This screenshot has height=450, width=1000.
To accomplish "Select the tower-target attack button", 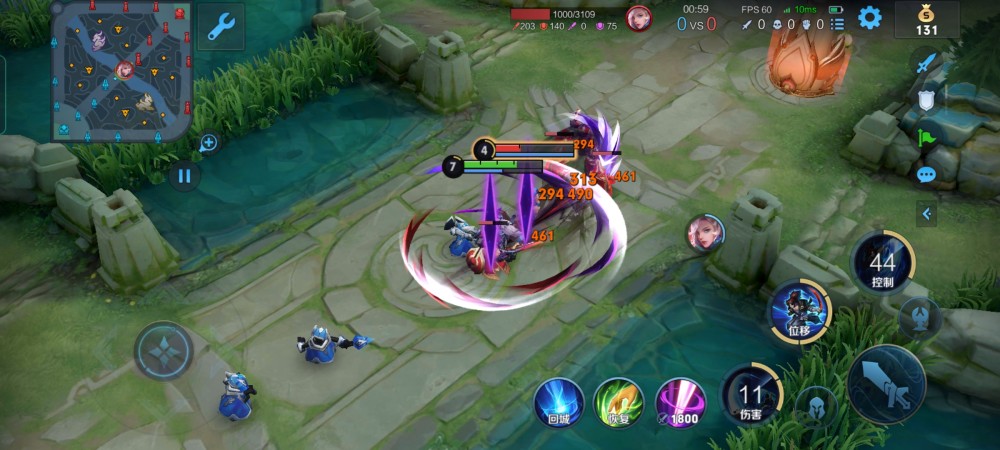I will [x=918, y=318].
